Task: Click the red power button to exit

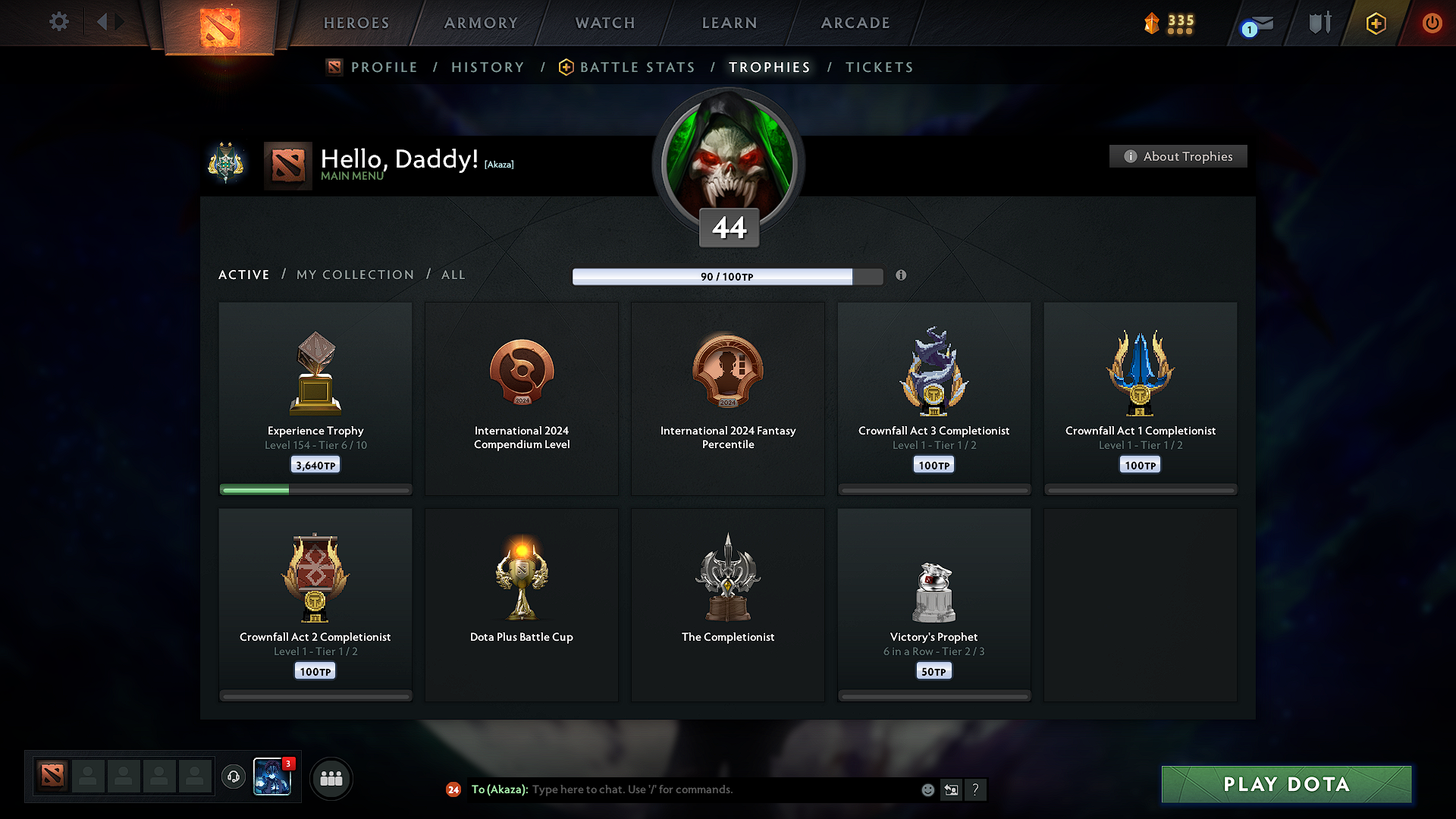Action: (1432, 23)
